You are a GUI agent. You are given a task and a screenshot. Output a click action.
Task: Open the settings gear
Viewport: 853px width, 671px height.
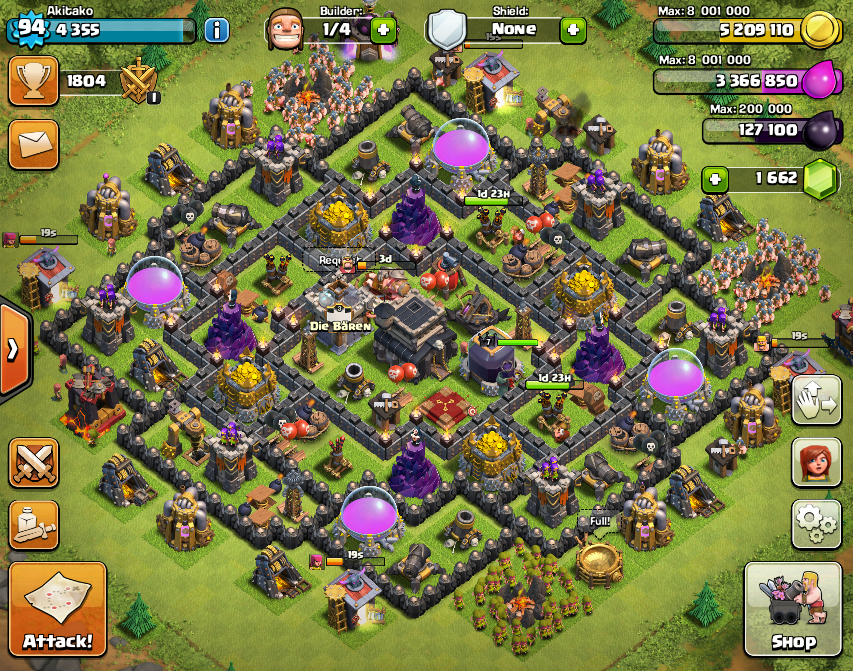pos(816,522)
